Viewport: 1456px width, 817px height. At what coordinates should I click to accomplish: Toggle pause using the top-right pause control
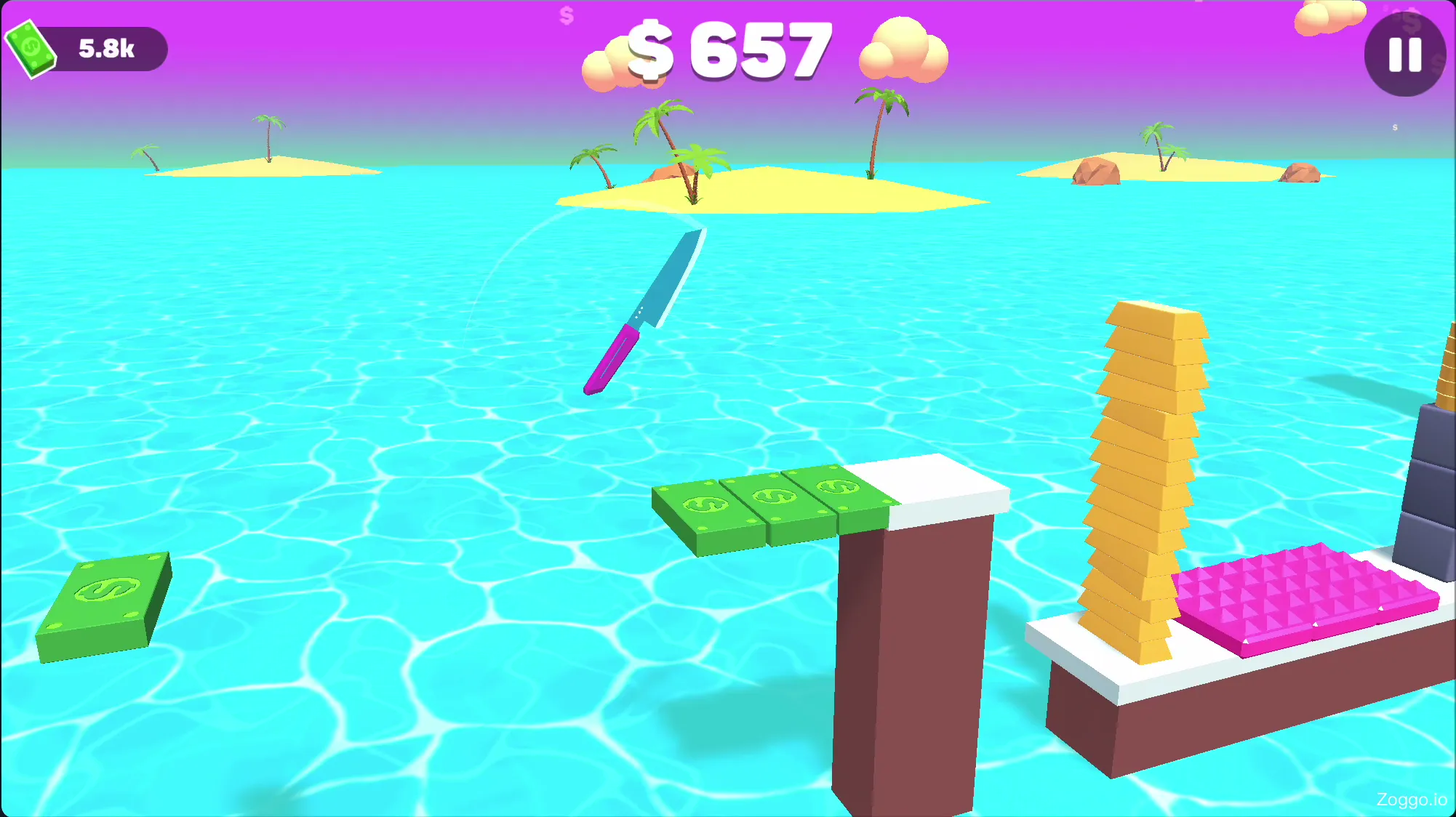click(x=1403, y=57)
